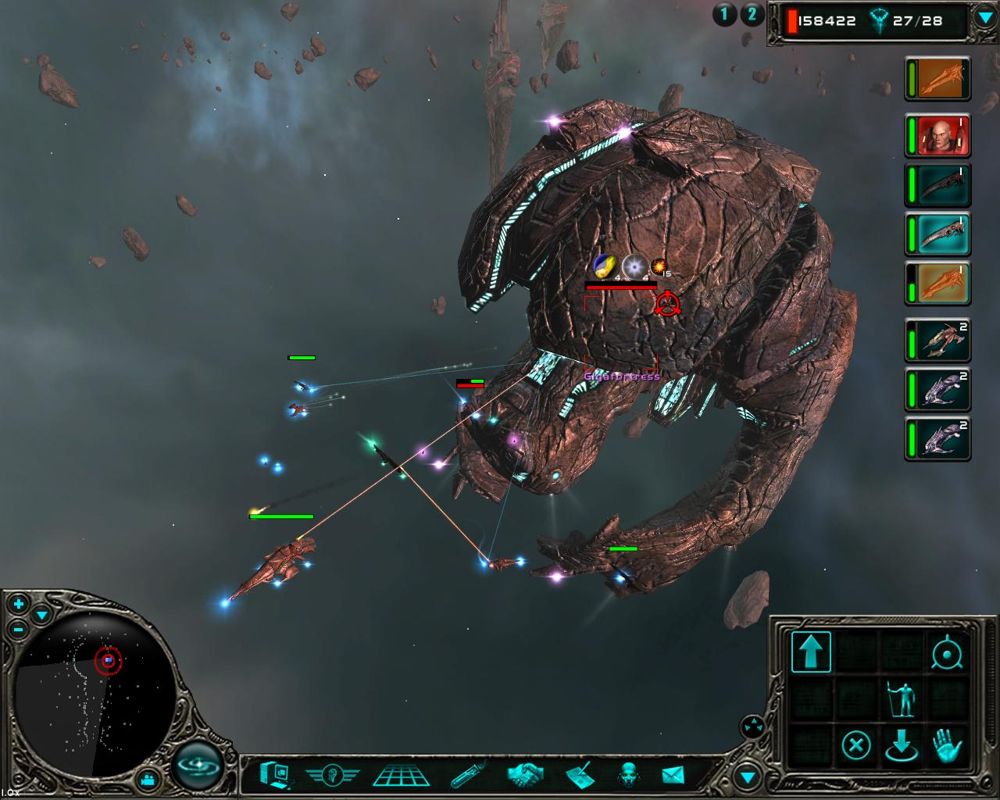Cancel order with the X command
Viewport: 1000px width, 800px height.
coord(855,745)
